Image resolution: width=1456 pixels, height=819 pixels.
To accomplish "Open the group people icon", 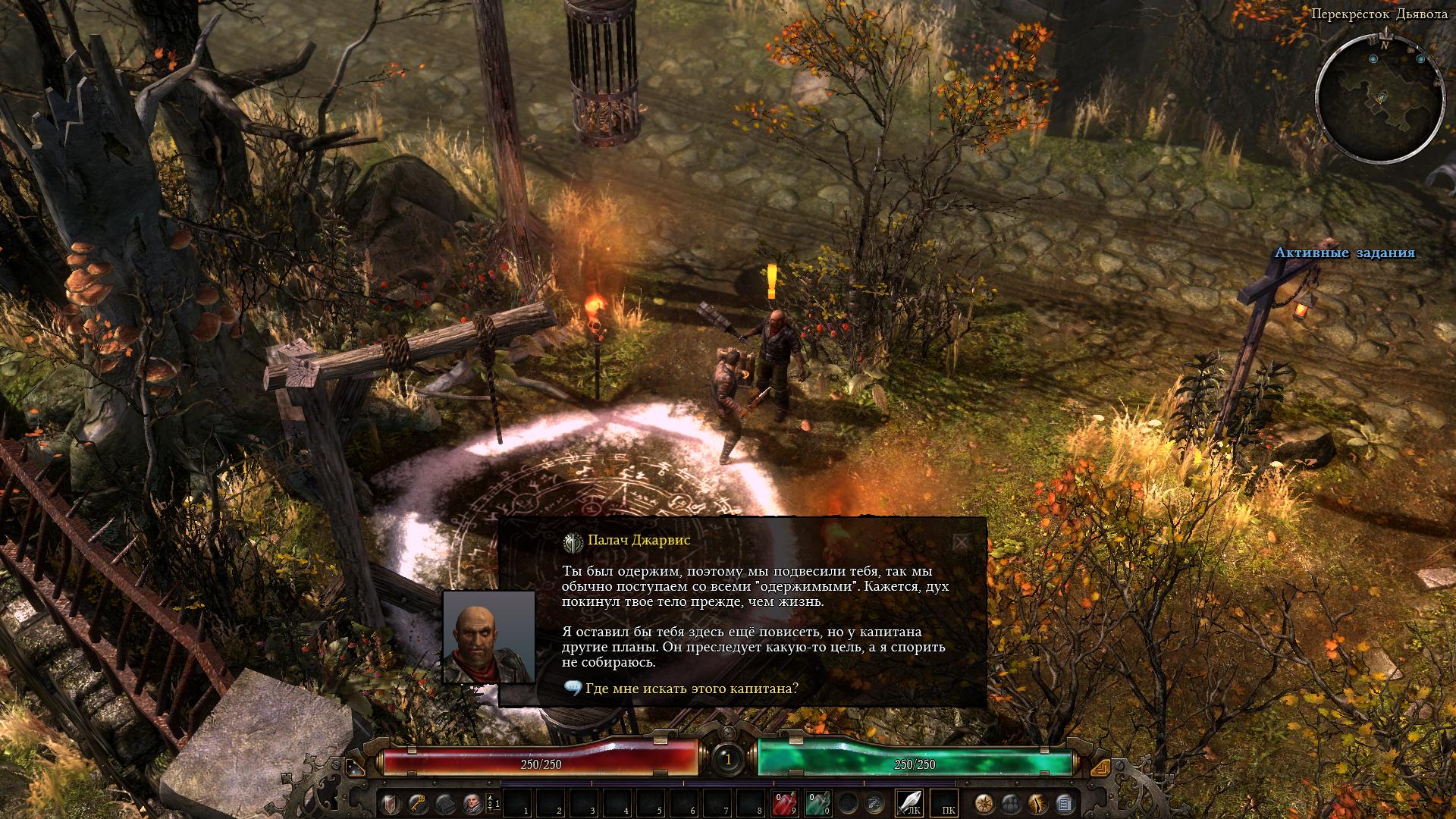I will click(1011, 802).
